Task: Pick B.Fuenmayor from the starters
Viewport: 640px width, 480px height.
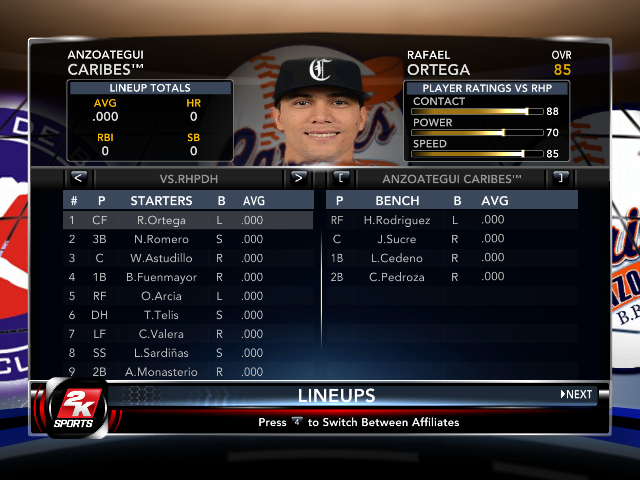Action: (x=161, y=277)
